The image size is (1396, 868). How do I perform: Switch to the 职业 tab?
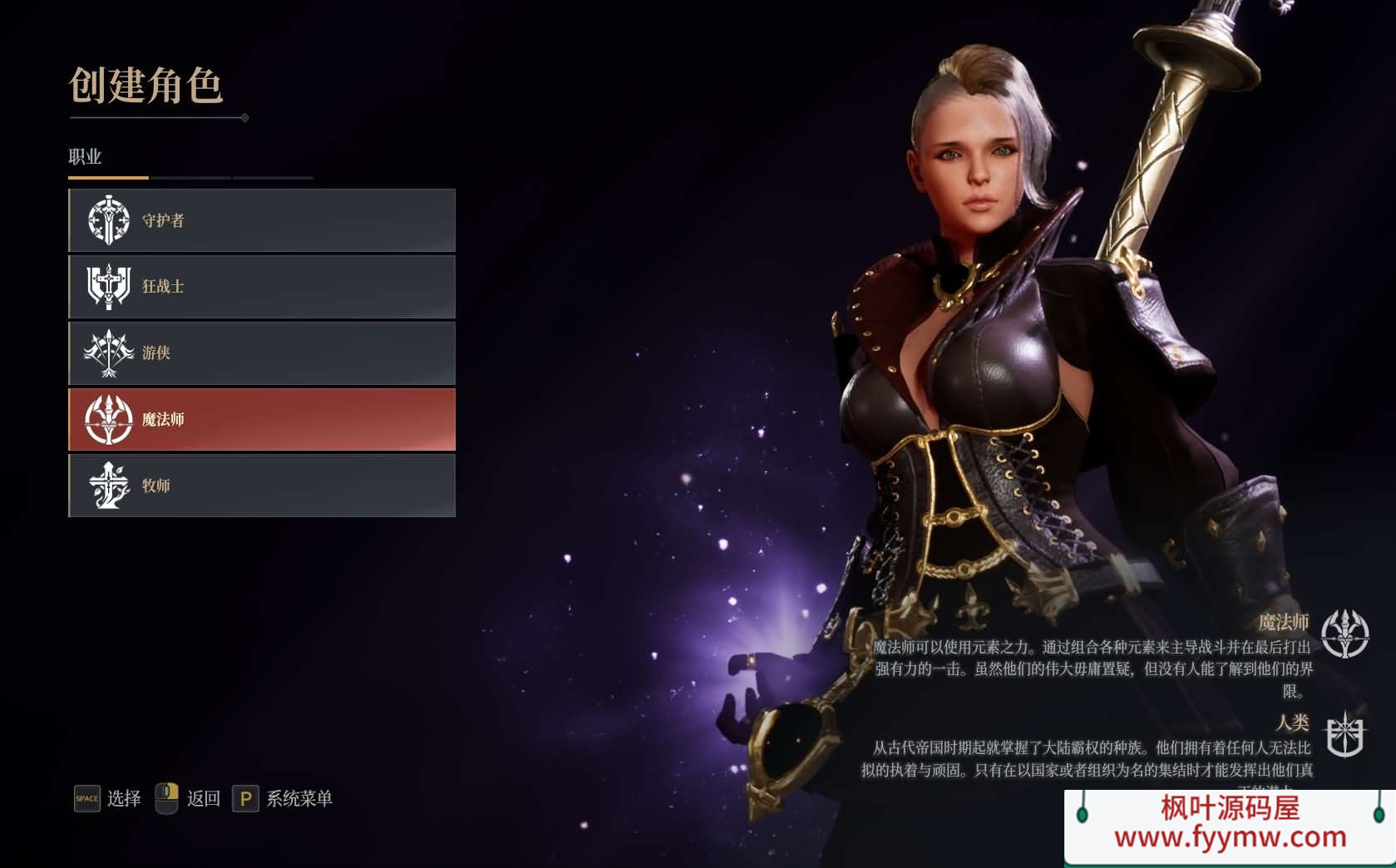coord(85,157)
